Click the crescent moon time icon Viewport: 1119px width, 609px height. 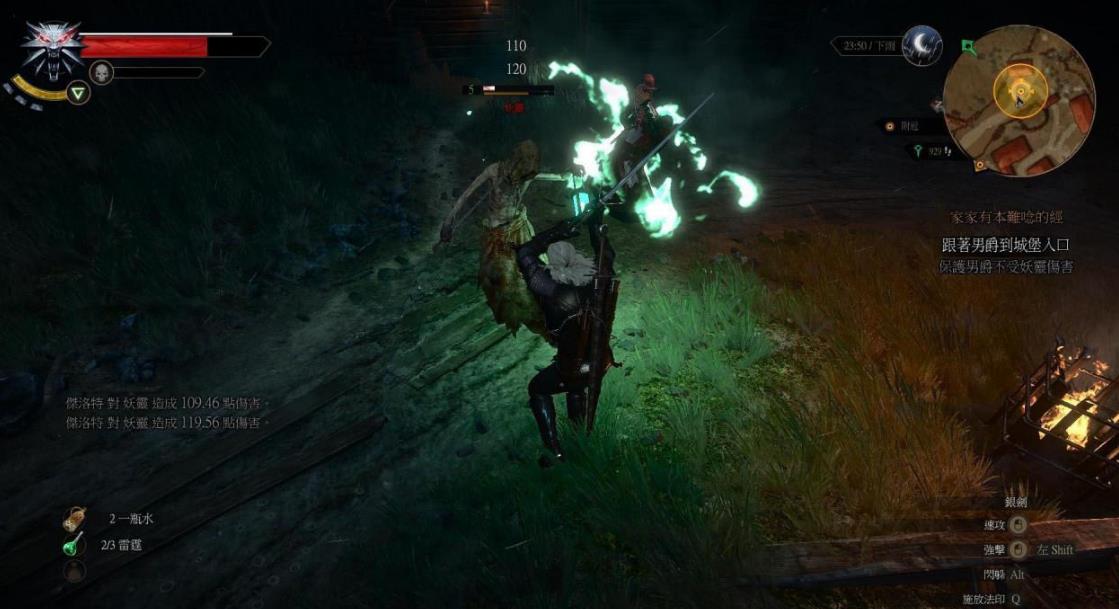pos(920,46)
